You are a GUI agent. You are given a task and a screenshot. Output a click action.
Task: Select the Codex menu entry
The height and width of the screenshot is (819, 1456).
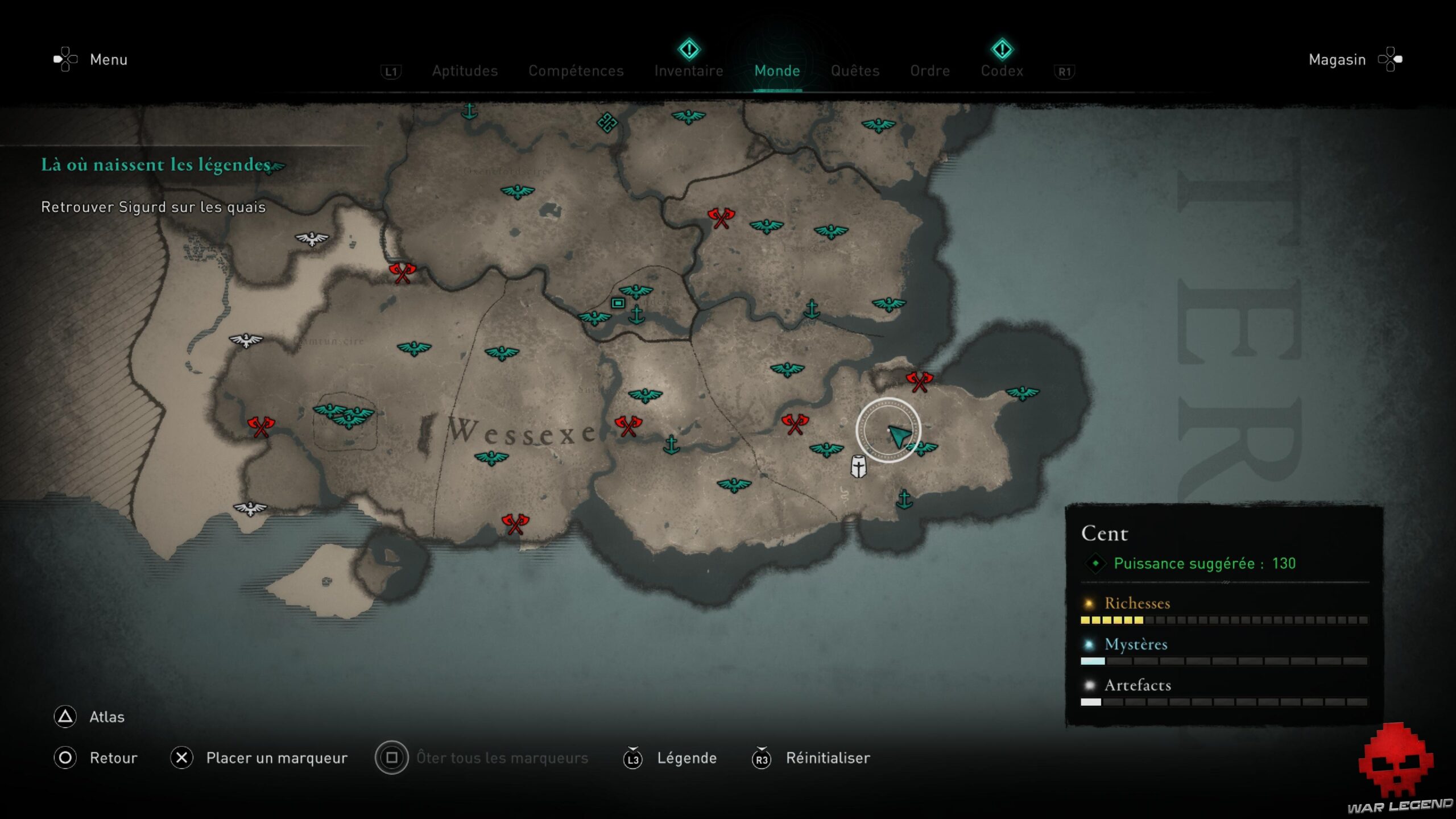coord(1002,71)
